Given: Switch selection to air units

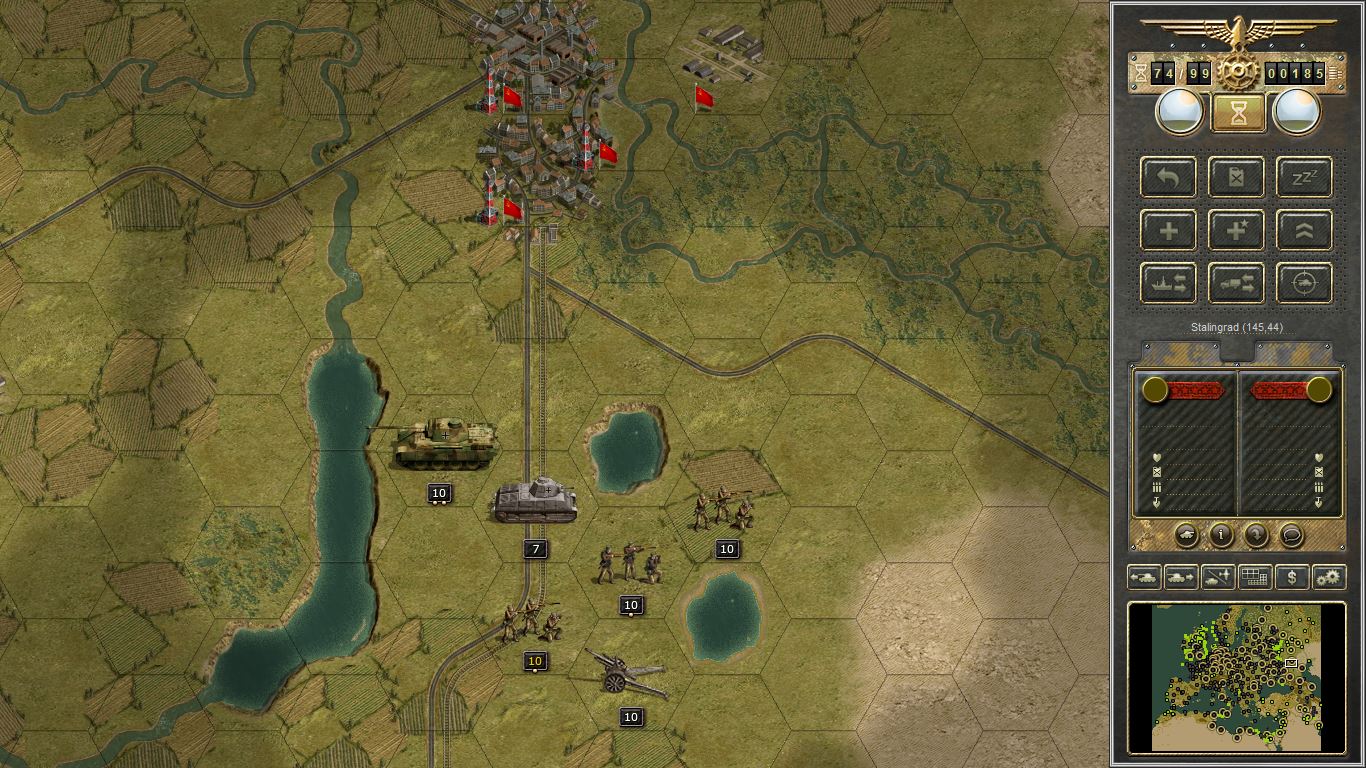Looking at the screenshot, I should (x=1217, y=577).
